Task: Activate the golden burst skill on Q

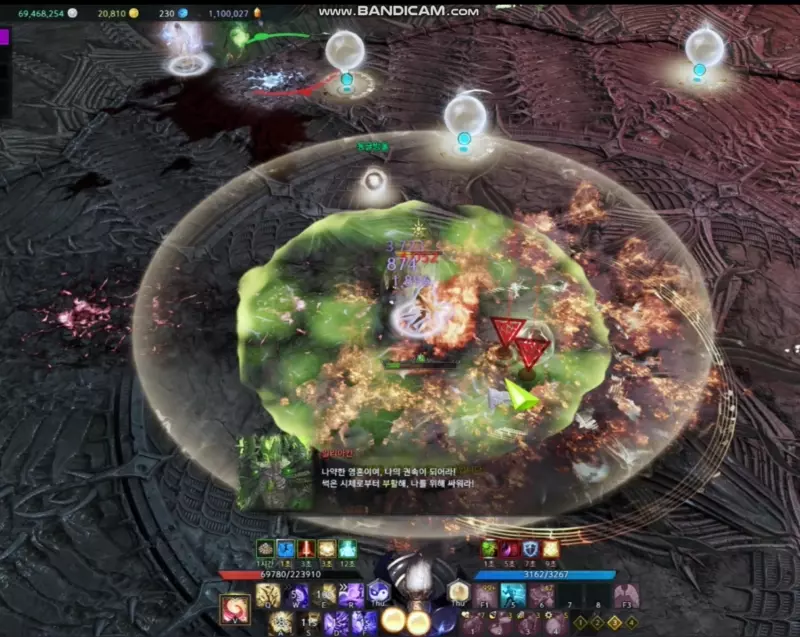Action: pos(267,596)
